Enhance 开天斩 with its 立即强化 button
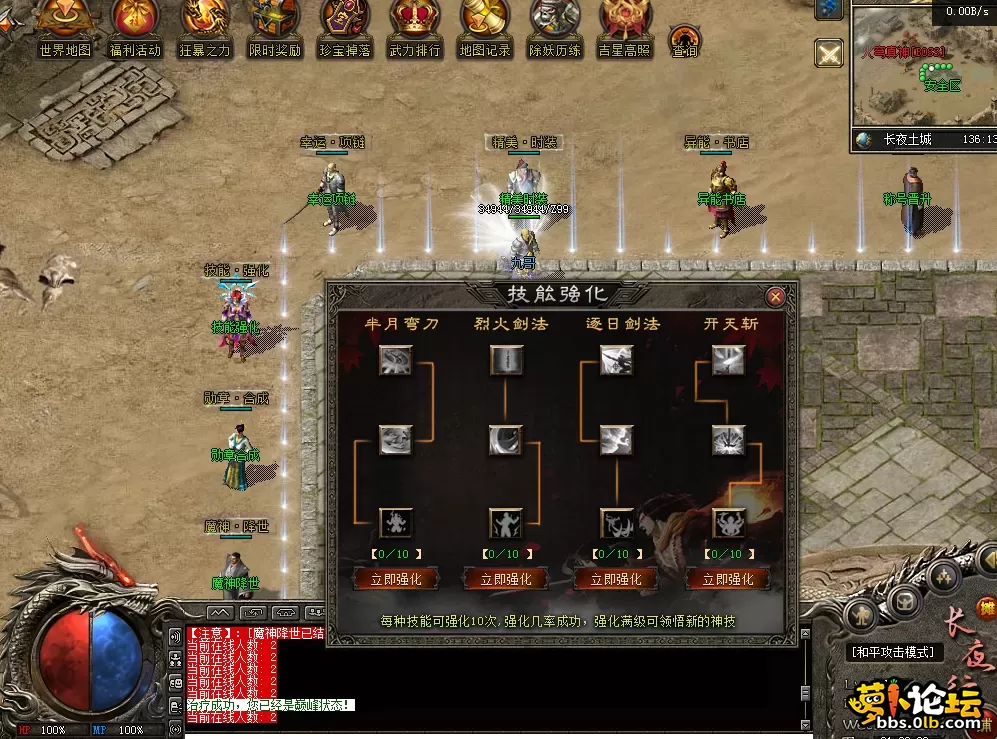 tap(727, 579)
